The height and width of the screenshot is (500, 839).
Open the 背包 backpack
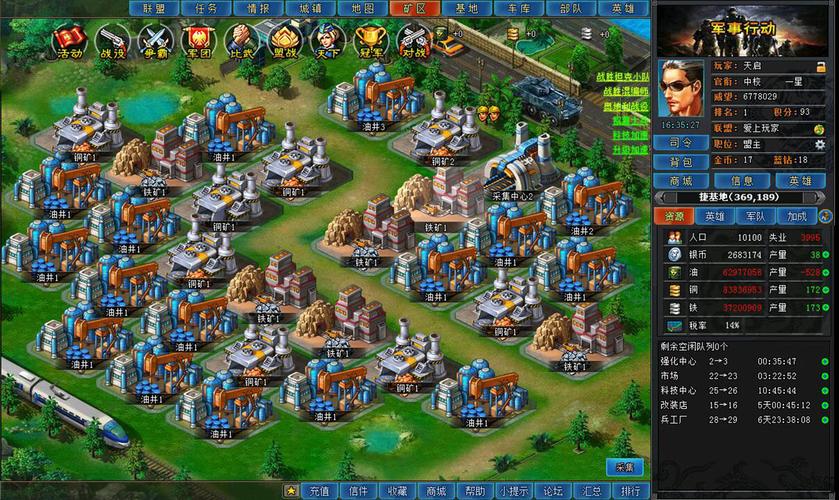(682, 162)
